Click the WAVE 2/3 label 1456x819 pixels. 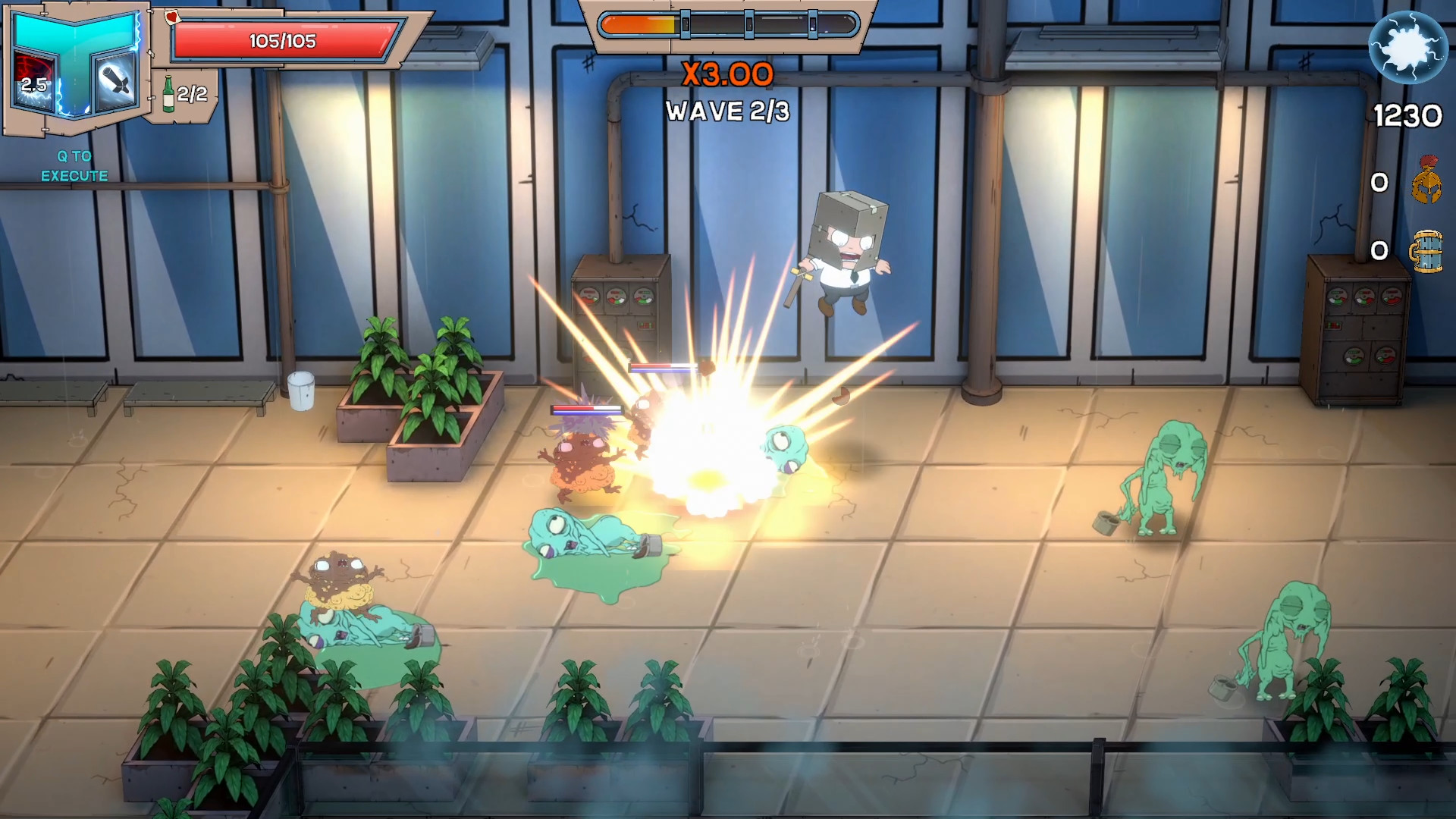726,112
